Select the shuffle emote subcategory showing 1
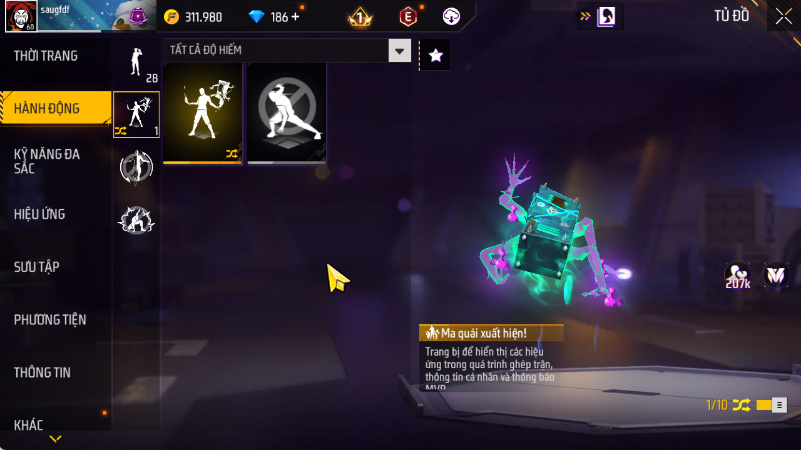 pos(137,114)
